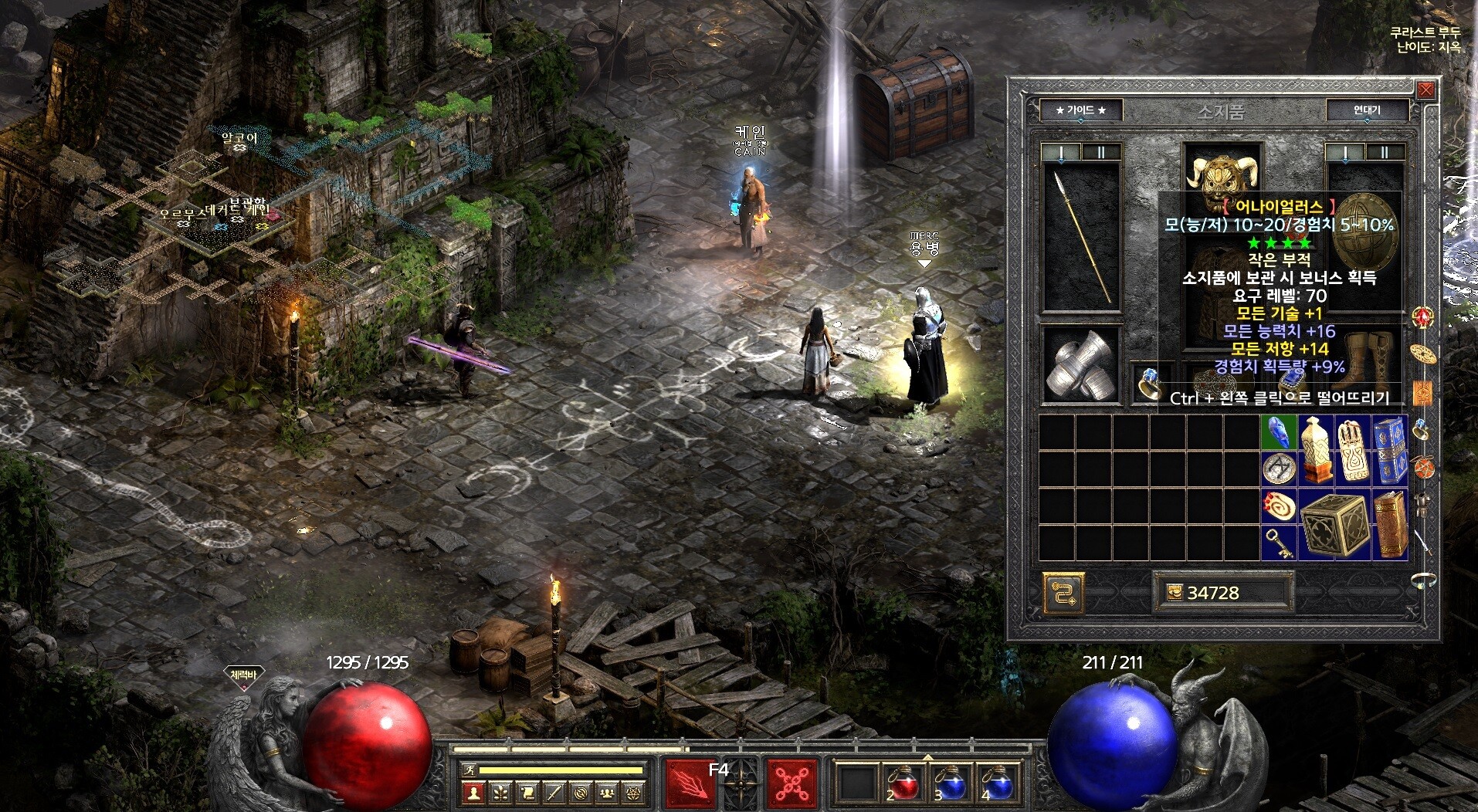
Task: Use the red health potion in belt
Action: (x=900, y=783)
